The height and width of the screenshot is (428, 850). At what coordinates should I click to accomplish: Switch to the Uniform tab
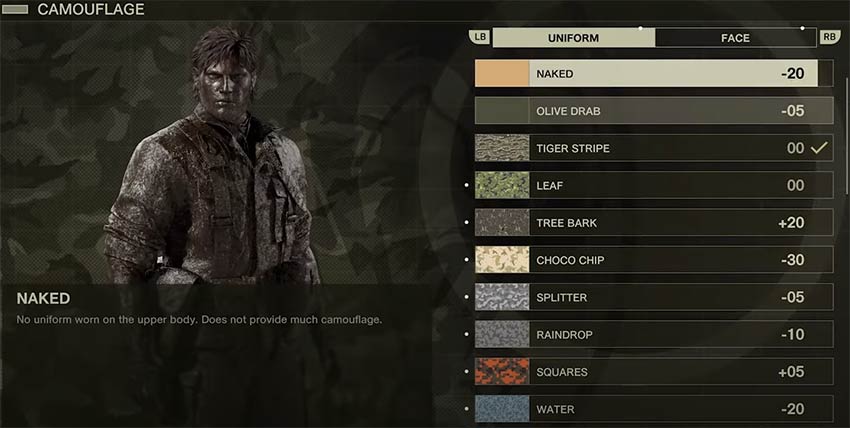(573, 38)
